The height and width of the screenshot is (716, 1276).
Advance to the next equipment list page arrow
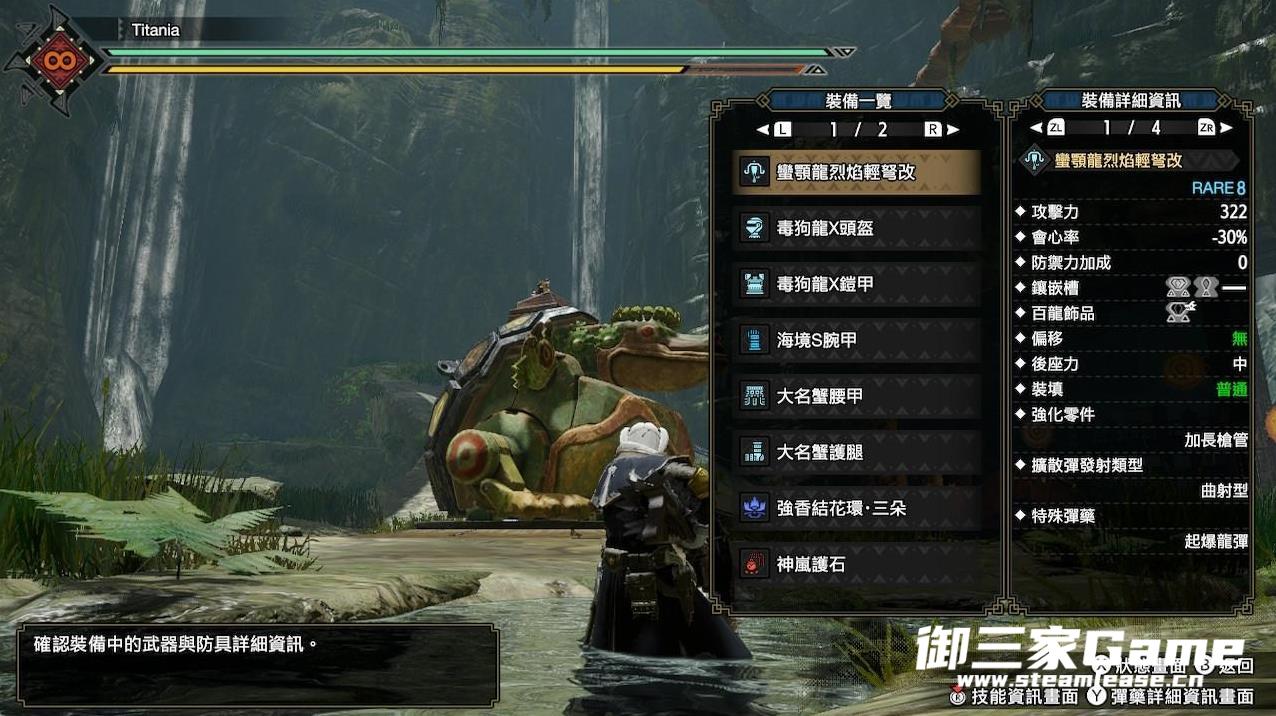[x=953, y=129]
